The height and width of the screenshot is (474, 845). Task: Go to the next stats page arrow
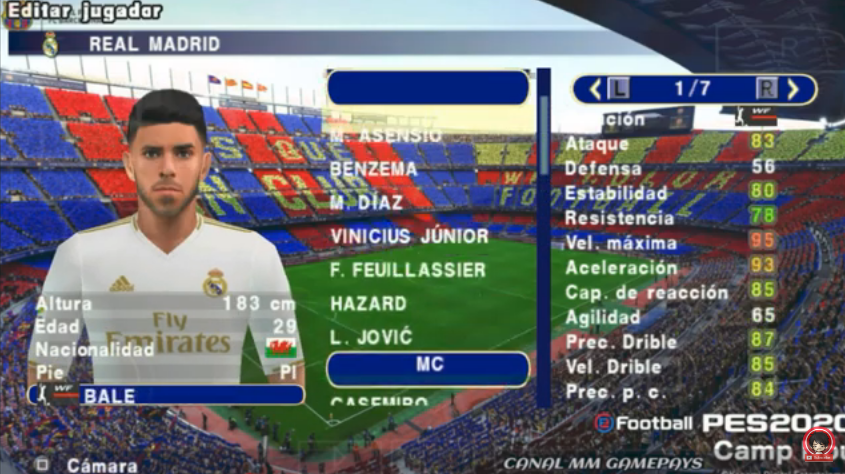tap(793, 89)
